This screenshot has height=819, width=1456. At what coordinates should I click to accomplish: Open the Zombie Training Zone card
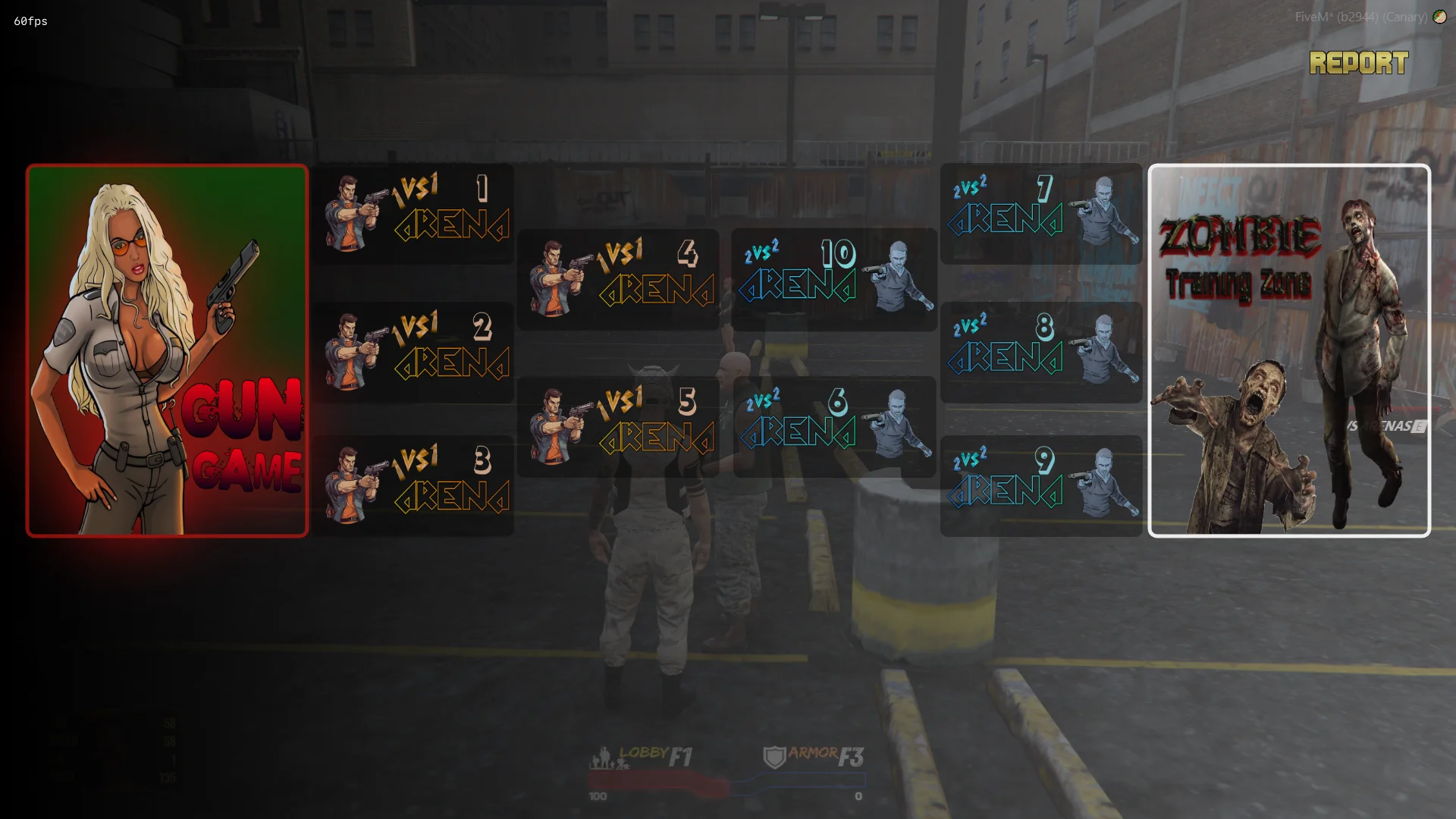1289,350
